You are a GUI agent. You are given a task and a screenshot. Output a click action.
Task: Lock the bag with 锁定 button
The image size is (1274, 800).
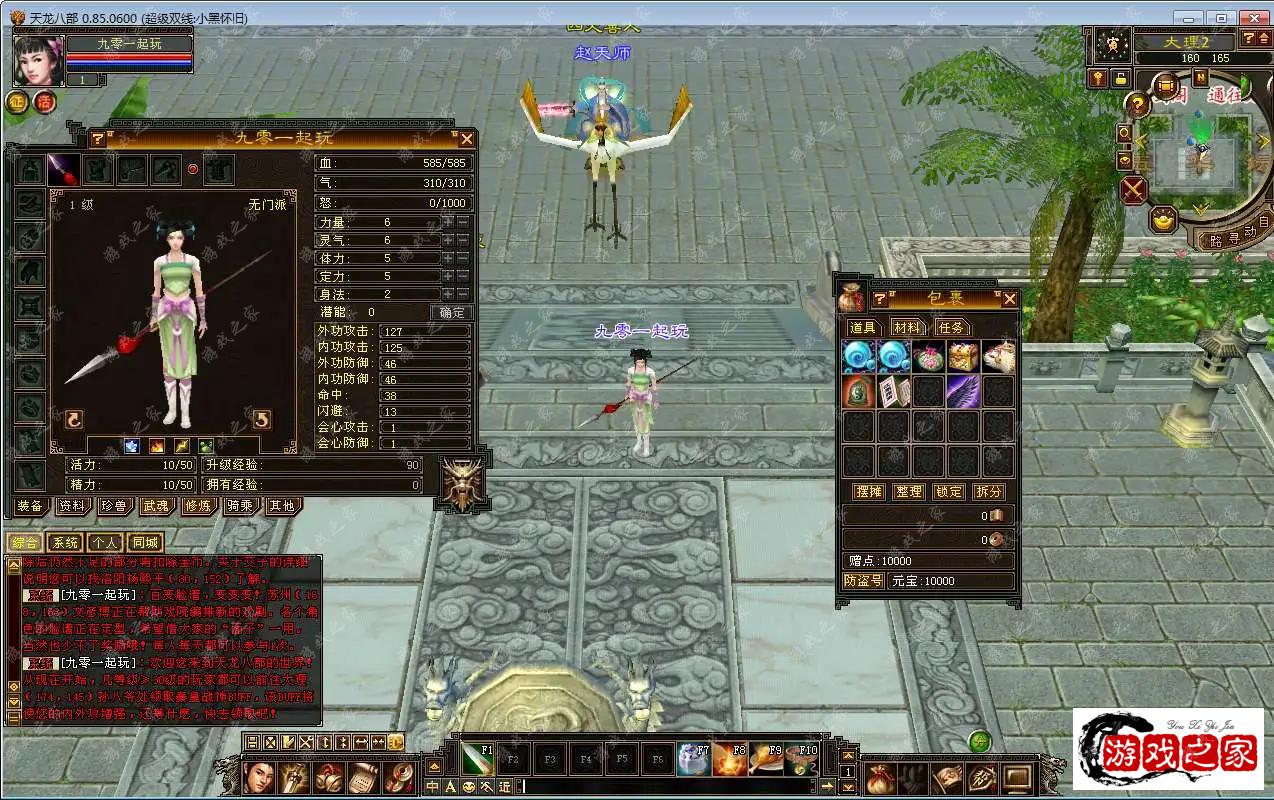click(x=948, y=492)
